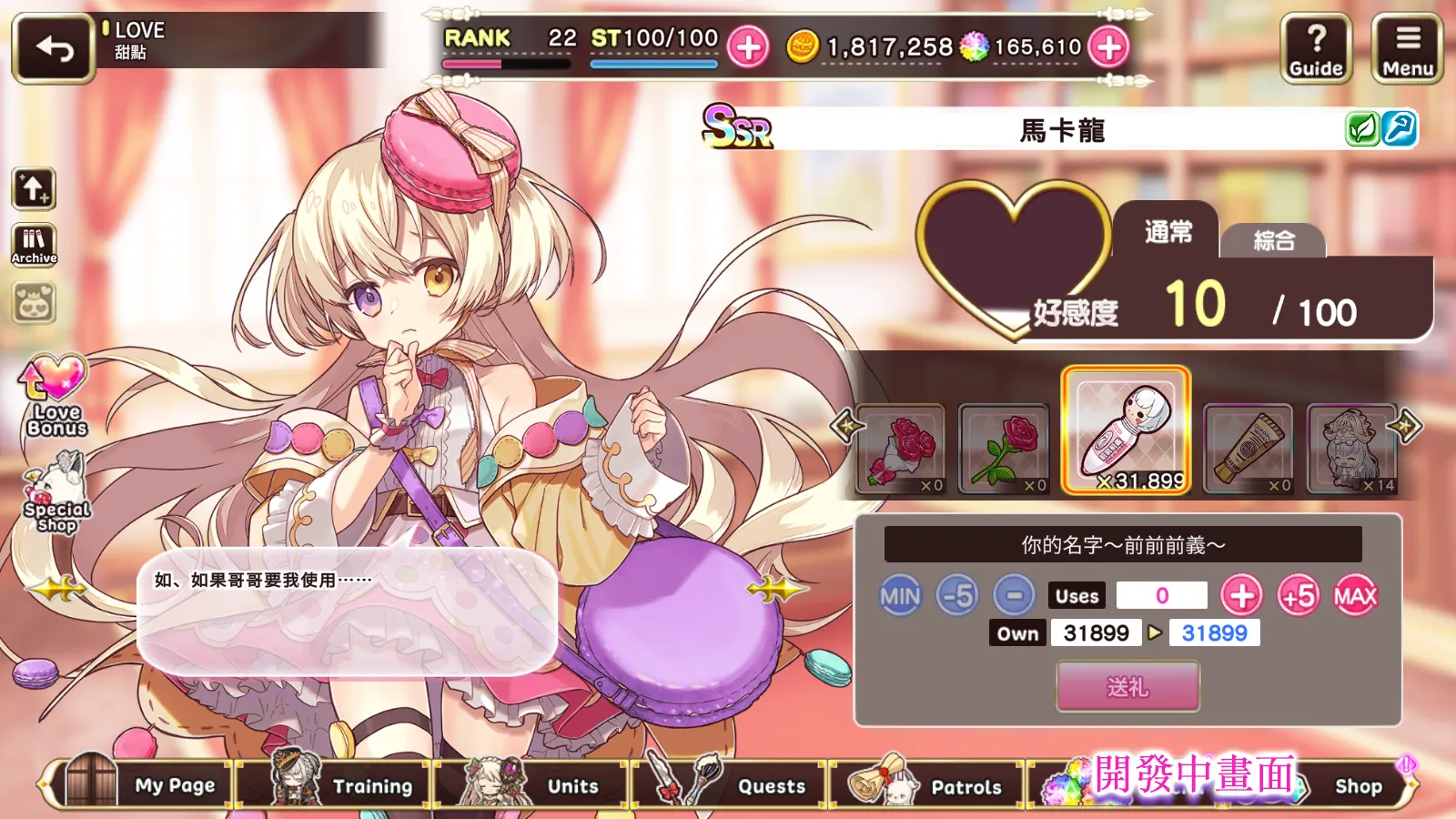This screenshot has height=819, width=1456.
Task: Set gift uses to MIN
Action: click(900, 596)
